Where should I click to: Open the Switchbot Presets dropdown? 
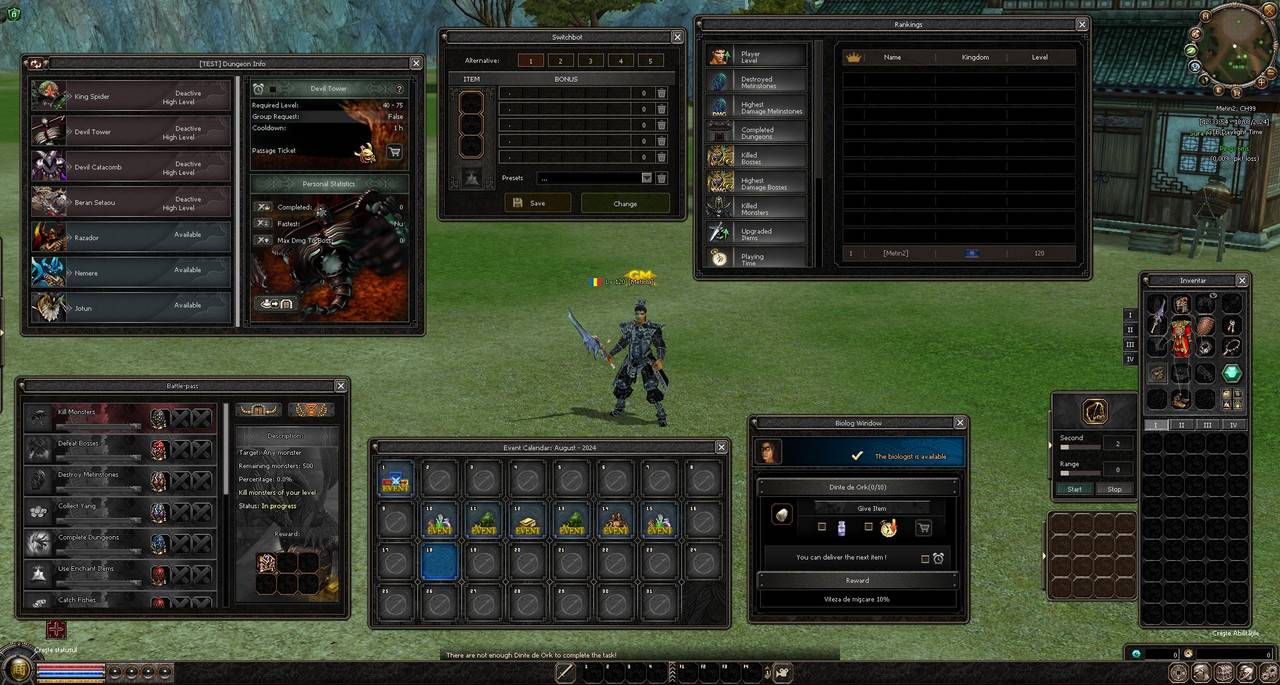point(646,178)
